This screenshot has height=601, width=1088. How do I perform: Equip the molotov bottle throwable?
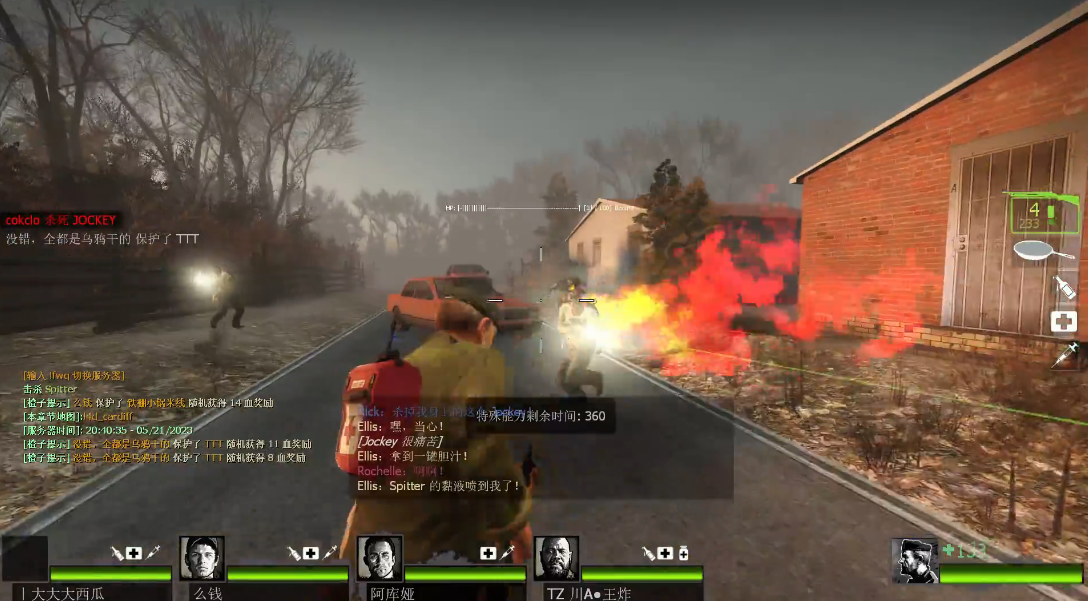[x=1064, y=288]
